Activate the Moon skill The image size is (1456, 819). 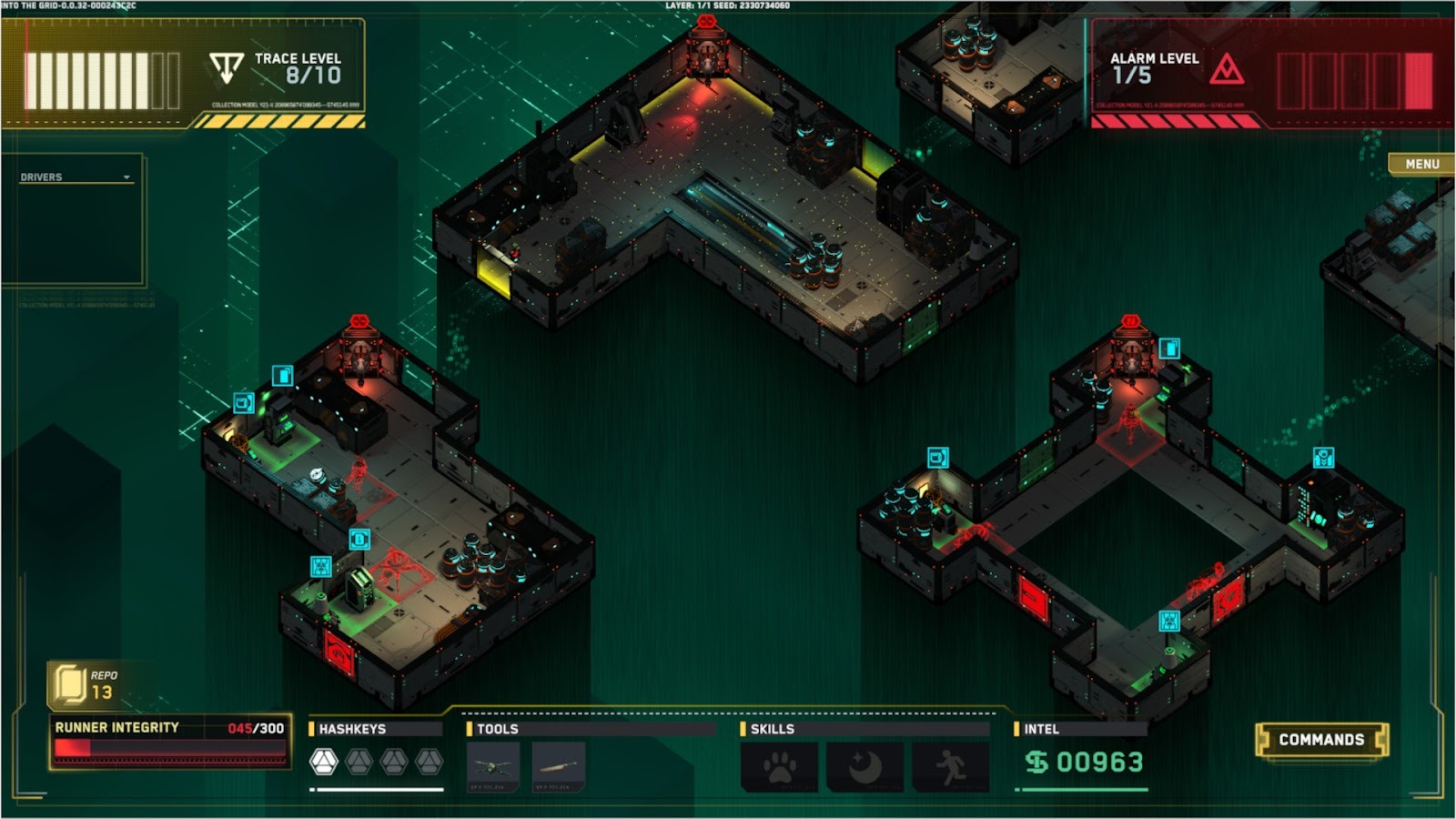[864, 764]
